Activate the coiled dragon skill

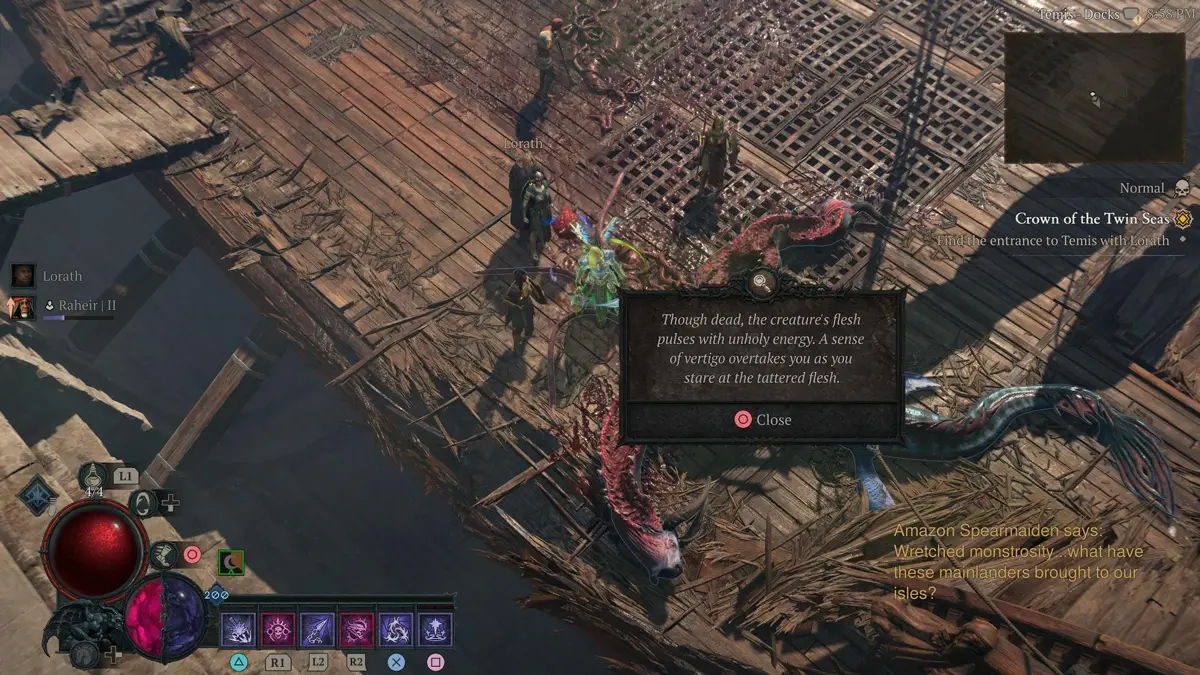tap(395, 629)
